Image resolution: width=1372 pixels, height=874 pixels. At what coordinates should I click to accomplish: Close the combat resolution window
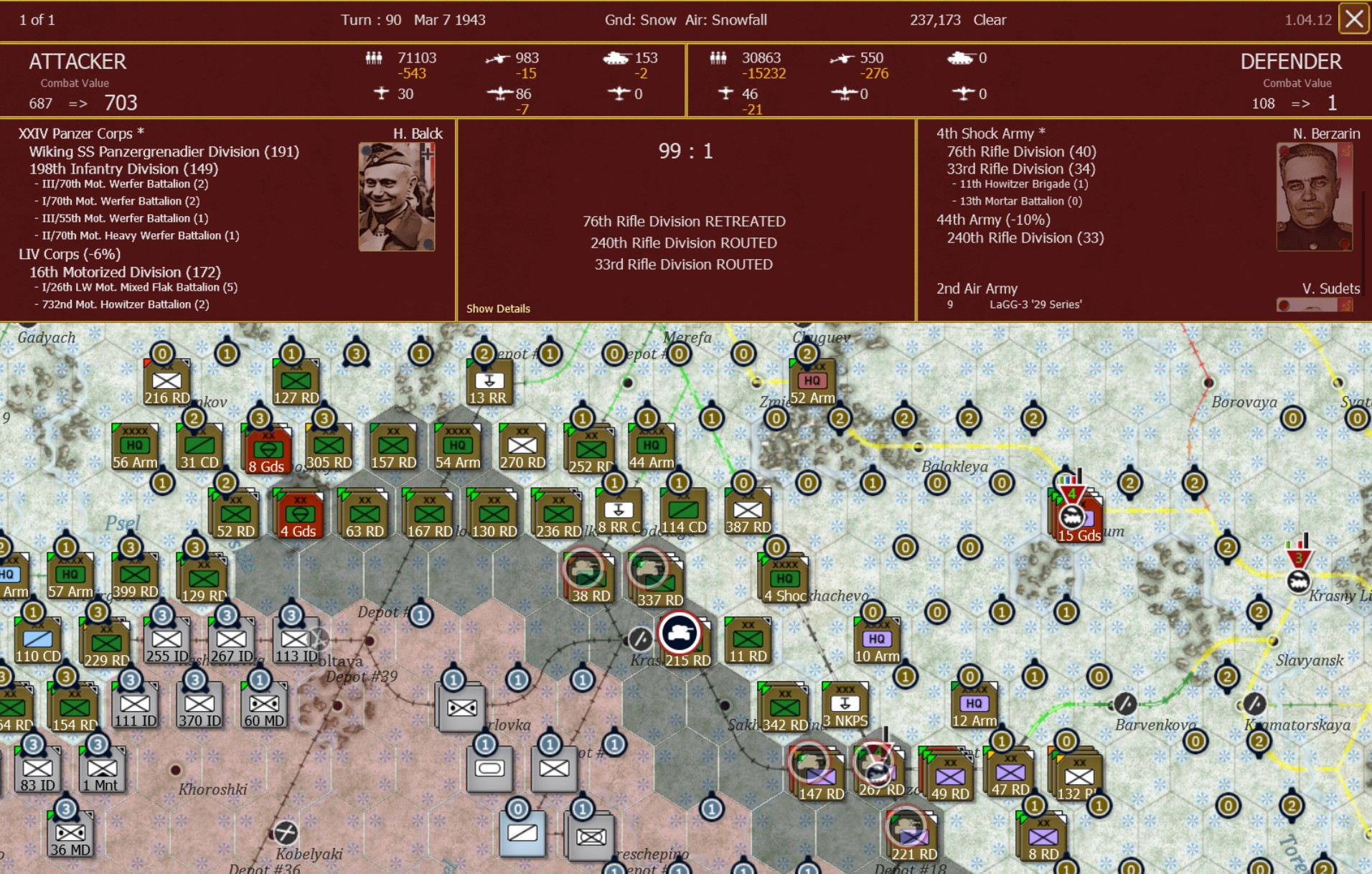(x=1355, y=19)
